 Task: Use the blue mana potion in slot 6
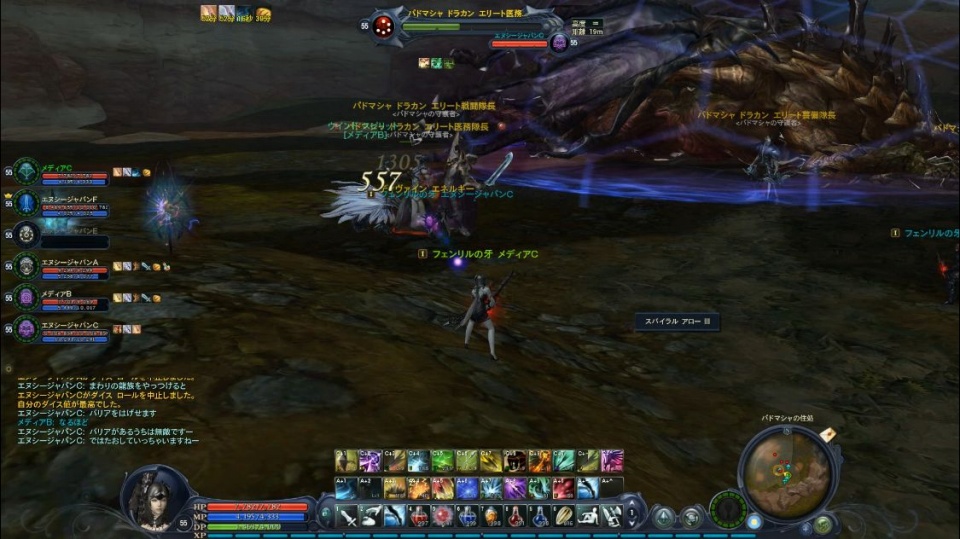[x=467, y=517]
